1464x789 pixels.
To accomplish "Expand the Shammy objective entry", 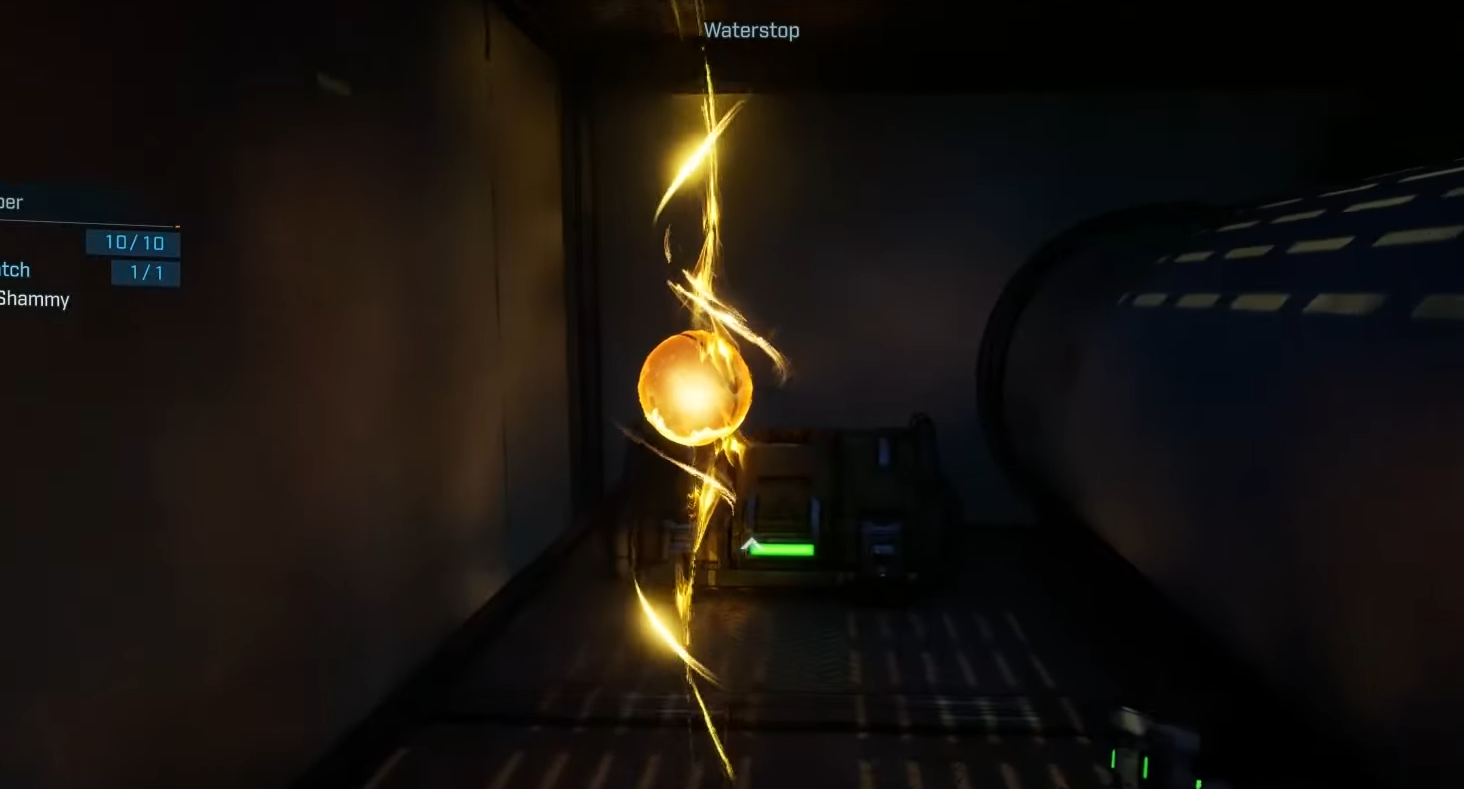I will point(35,299).
